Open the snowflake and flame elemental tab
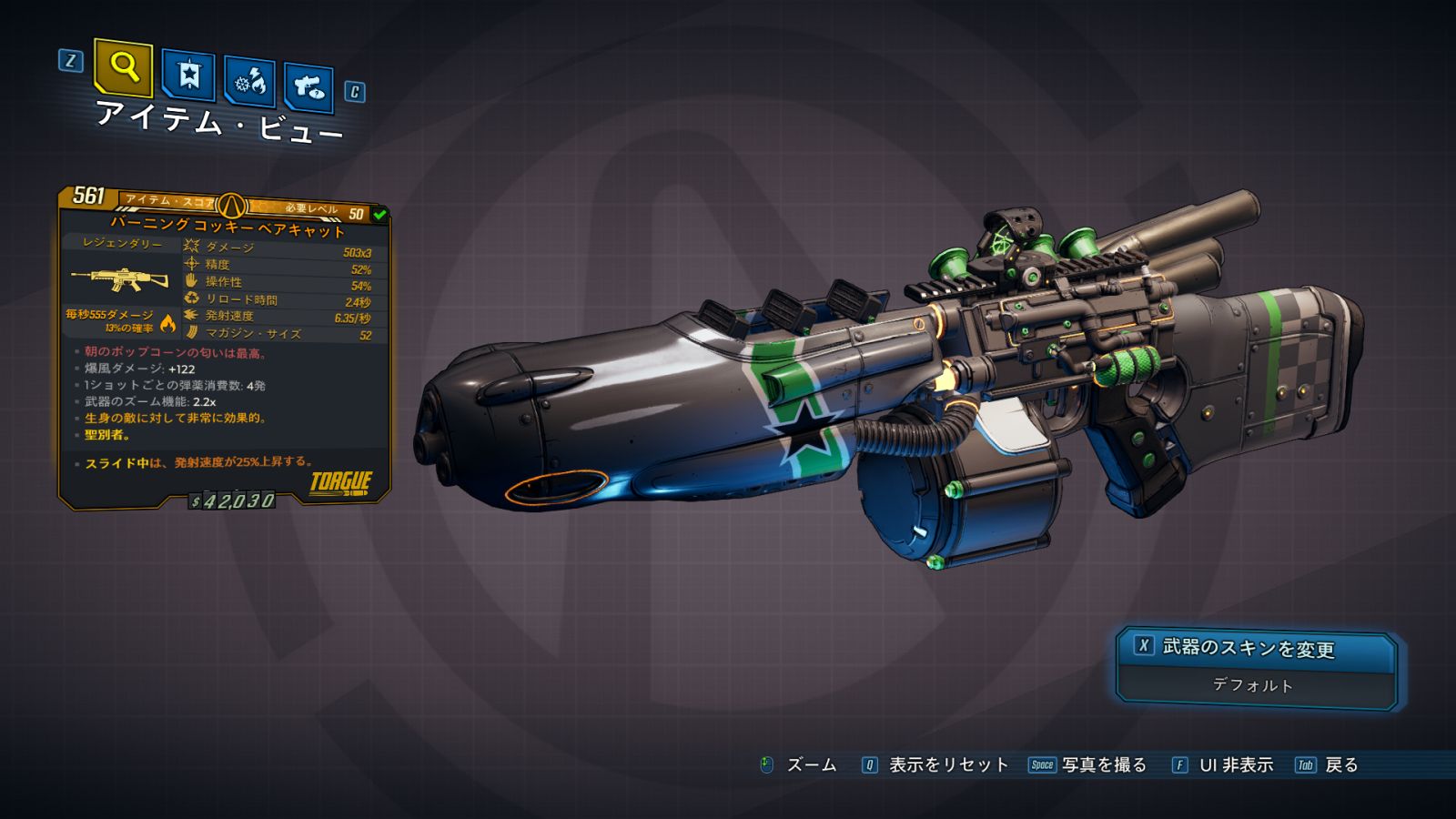The width and height of the screenshot is (1456, 819). pyautogui.click(x=250, y=82)
